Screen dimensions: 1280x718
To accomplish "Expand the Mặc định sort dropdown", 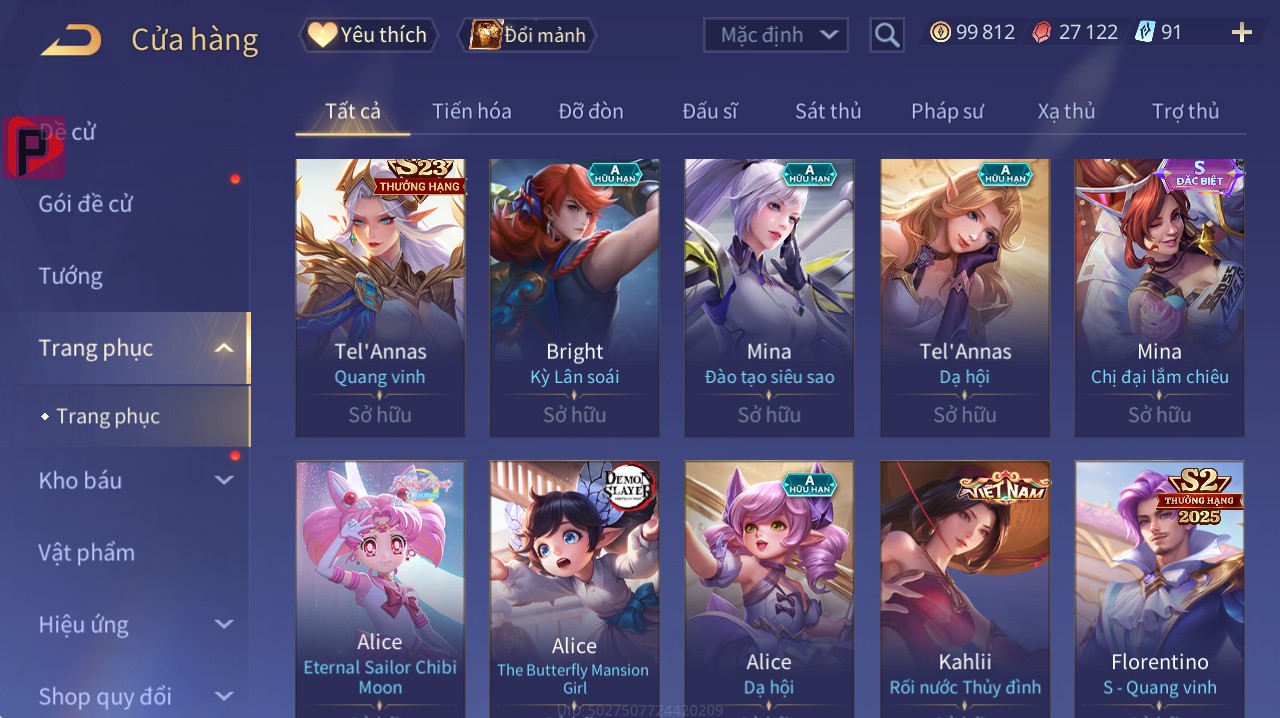I will click(775, 35).
